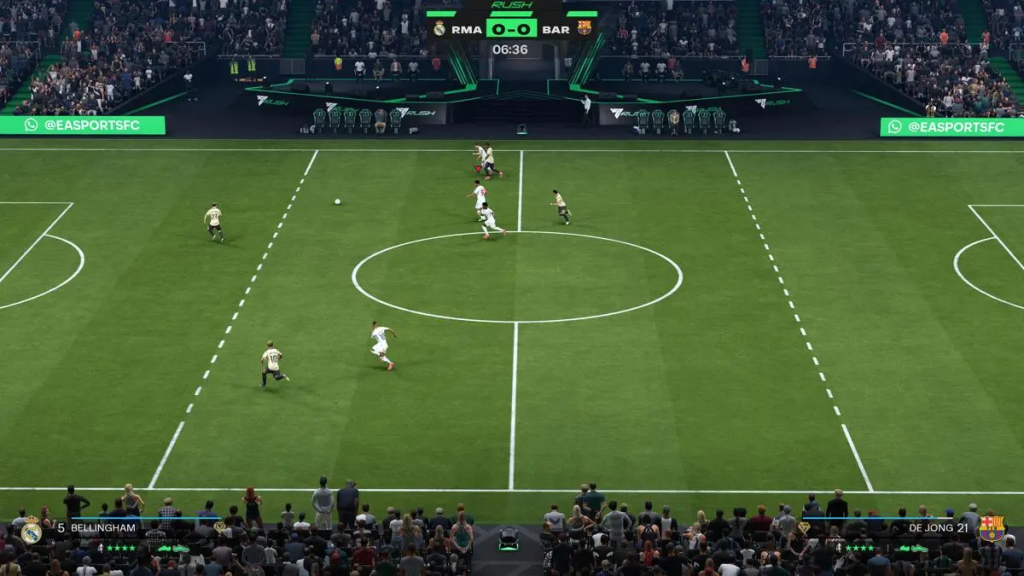This screenshot has height=576, width=1024.
Task: Click the Real Madrid crest beside Bellingham
Action: pyautogui.click(x=31, y=531)
